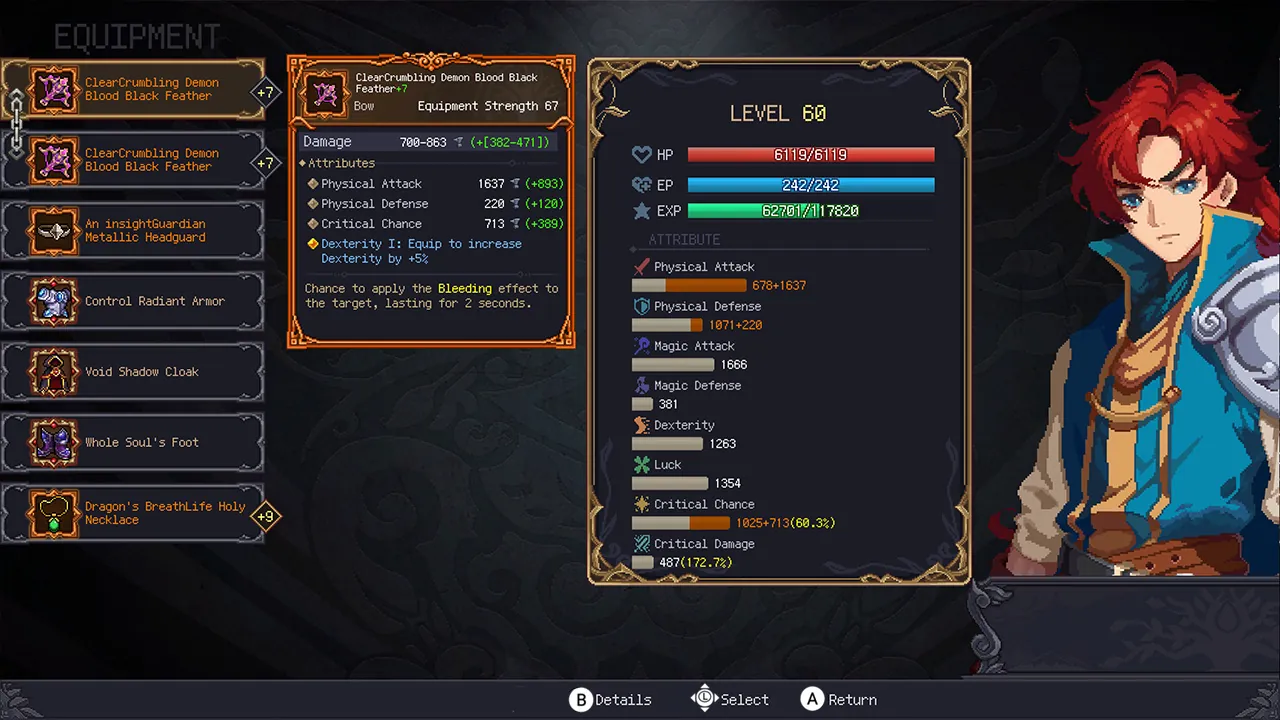The image size is (1280, 720).
Task: Select the ClearCrumbling Demon Blood Black Feather bow icon
Action: click(53, 90)
